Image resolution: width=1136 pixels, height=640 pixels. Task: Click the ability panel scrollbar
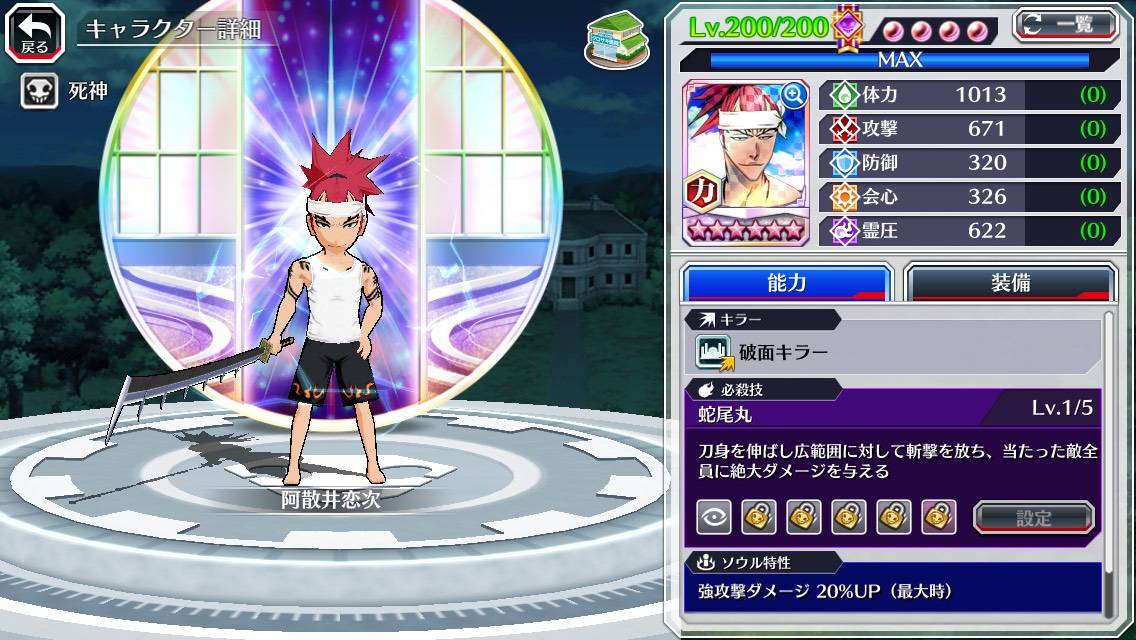click(1108, 465)
